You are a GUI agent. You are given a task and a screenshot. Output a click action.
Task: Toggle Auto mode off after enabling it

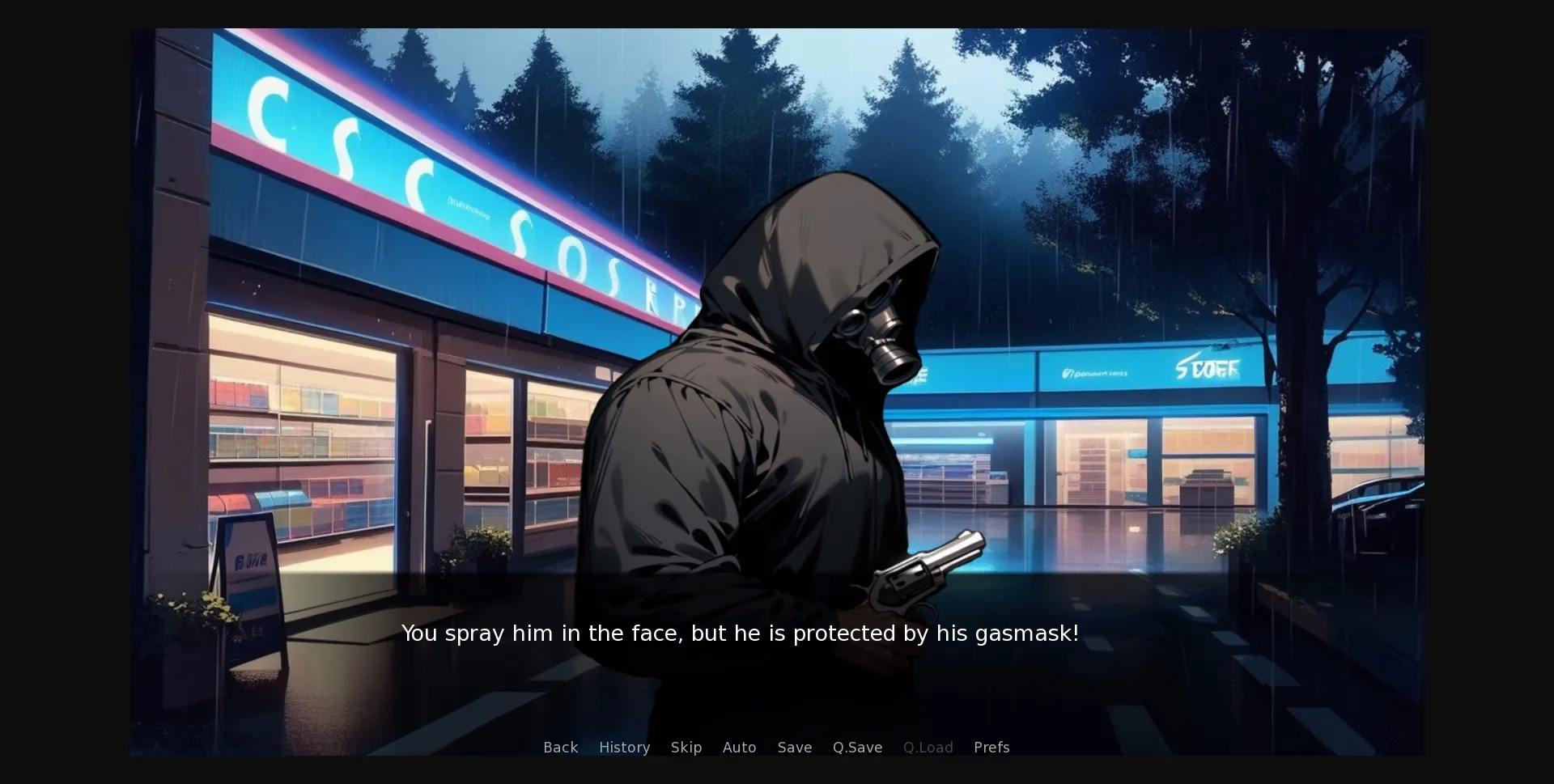(738, 747)
